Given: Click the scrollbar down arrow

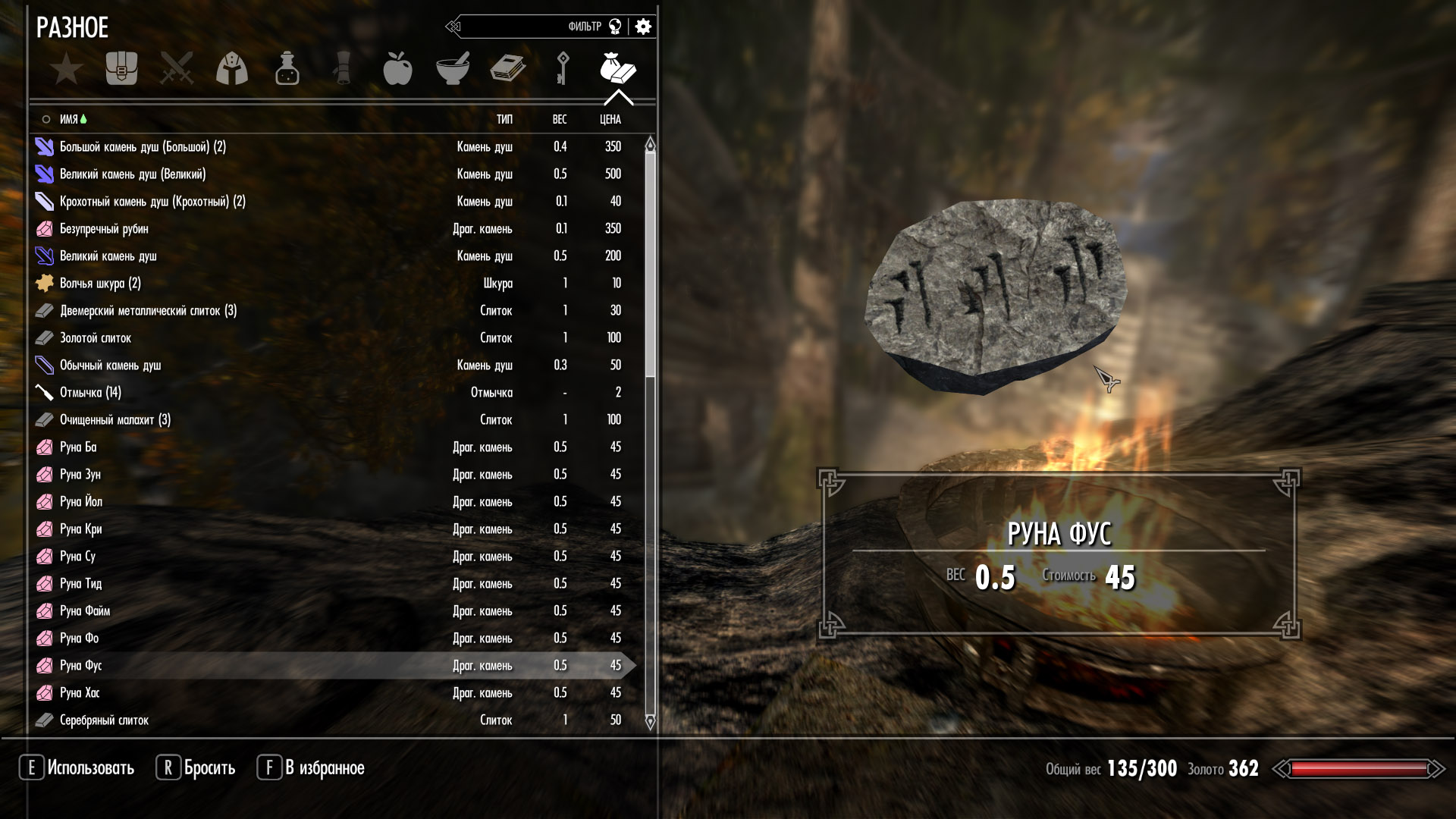Looking at the screenshot, I should coord(650,721).
